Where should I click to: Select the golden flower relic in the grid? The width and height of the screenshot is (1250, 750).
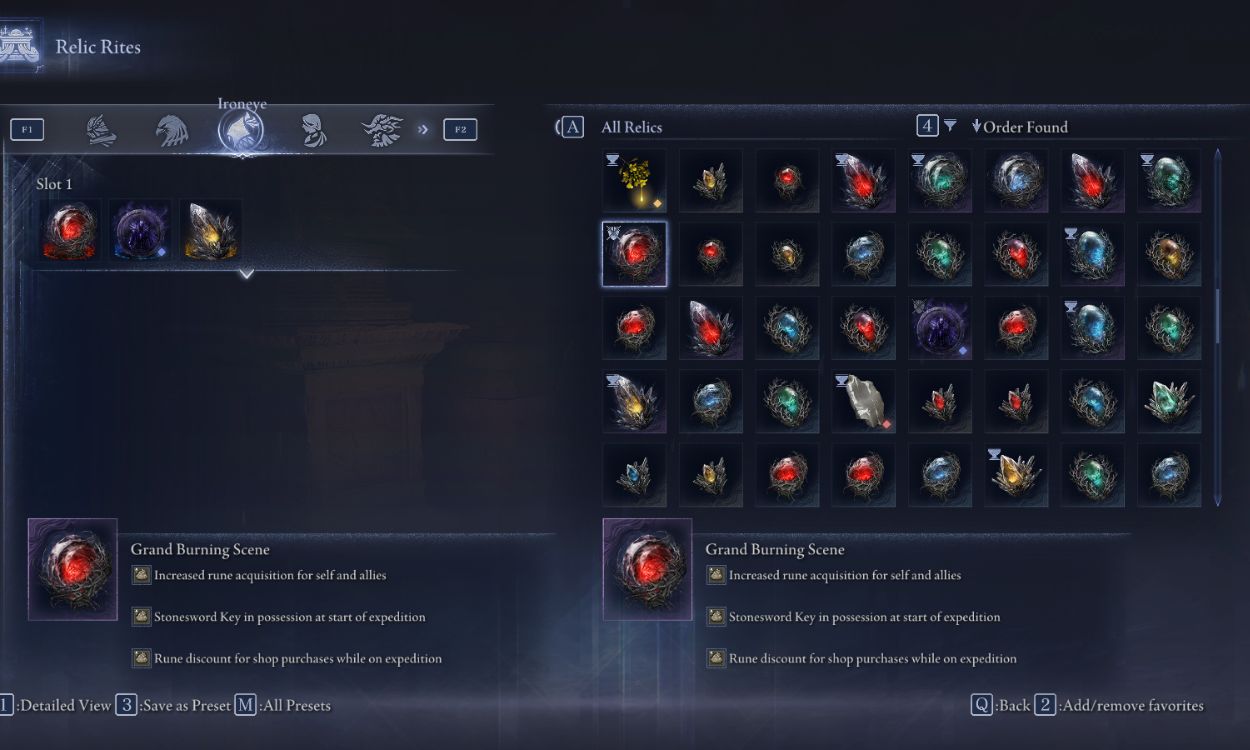[x=634, y=181]
